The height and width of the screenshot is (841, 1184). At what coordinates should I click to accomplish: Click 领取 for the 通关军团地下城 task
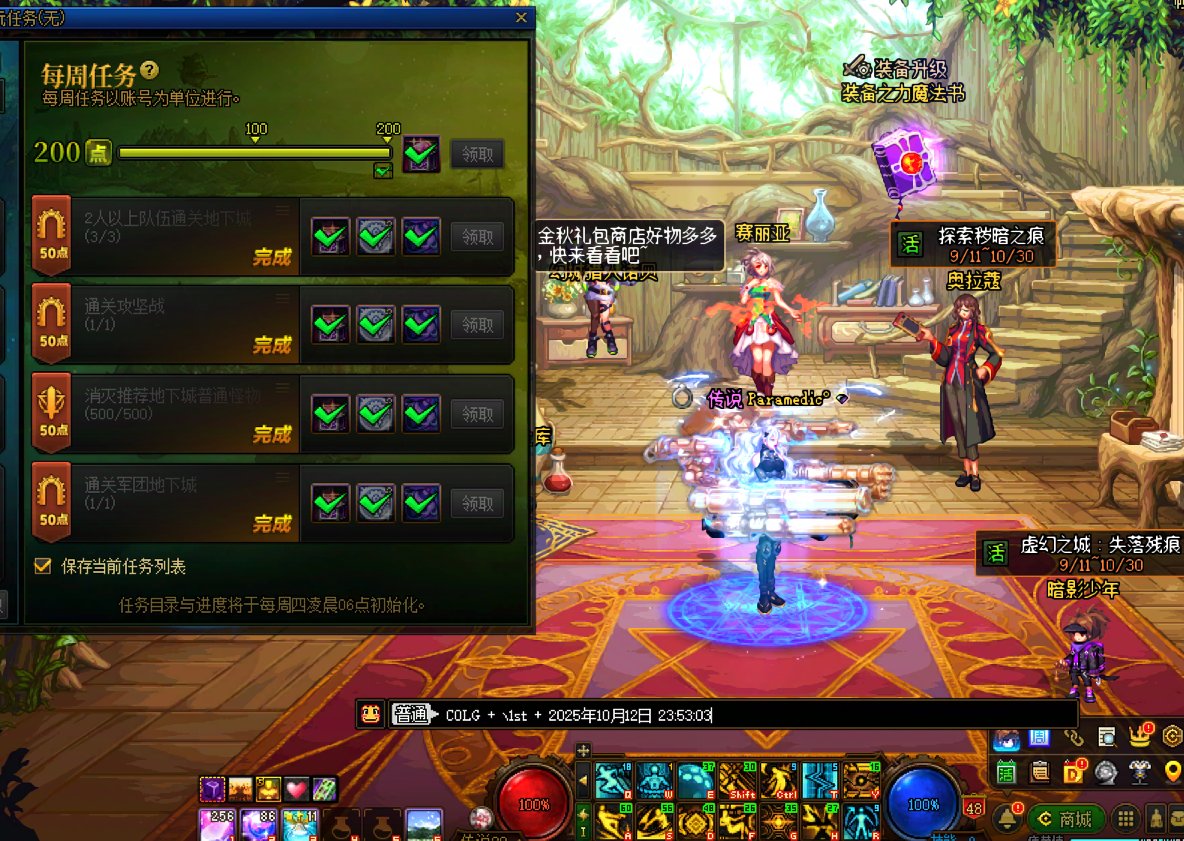click(477, 503)
